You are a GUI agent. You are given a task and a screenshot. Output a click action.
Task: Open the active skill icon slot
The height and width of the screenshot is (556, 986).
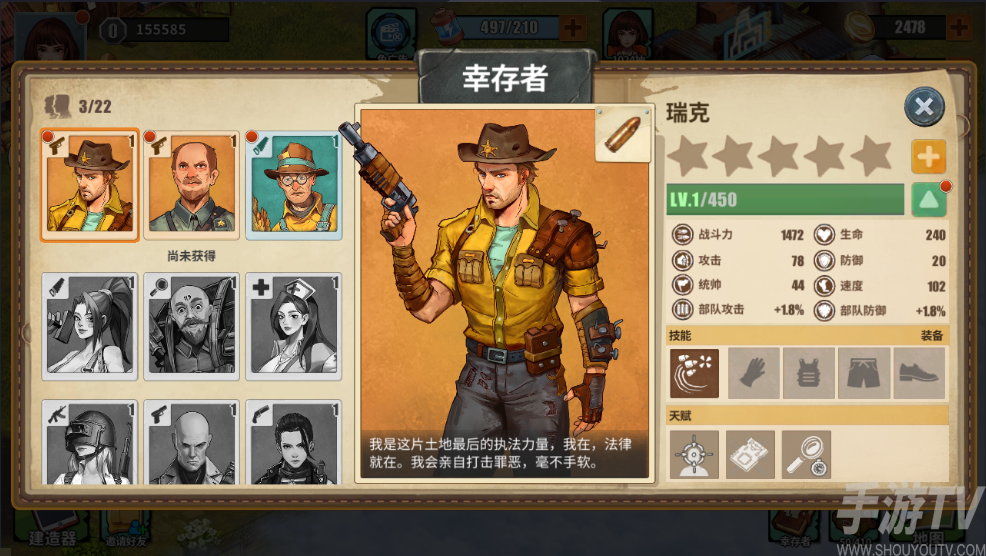click(x=695, y=373)
